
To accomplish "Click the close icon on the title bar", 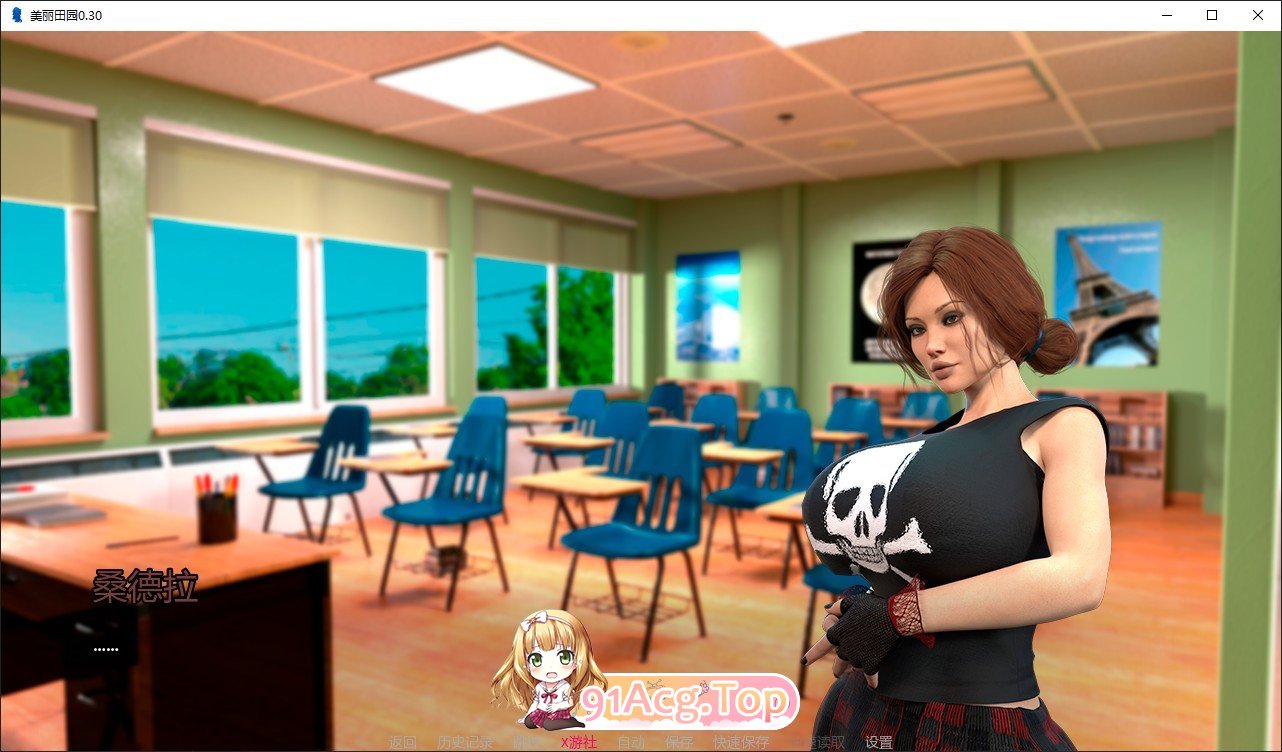I will [1257, 15].
